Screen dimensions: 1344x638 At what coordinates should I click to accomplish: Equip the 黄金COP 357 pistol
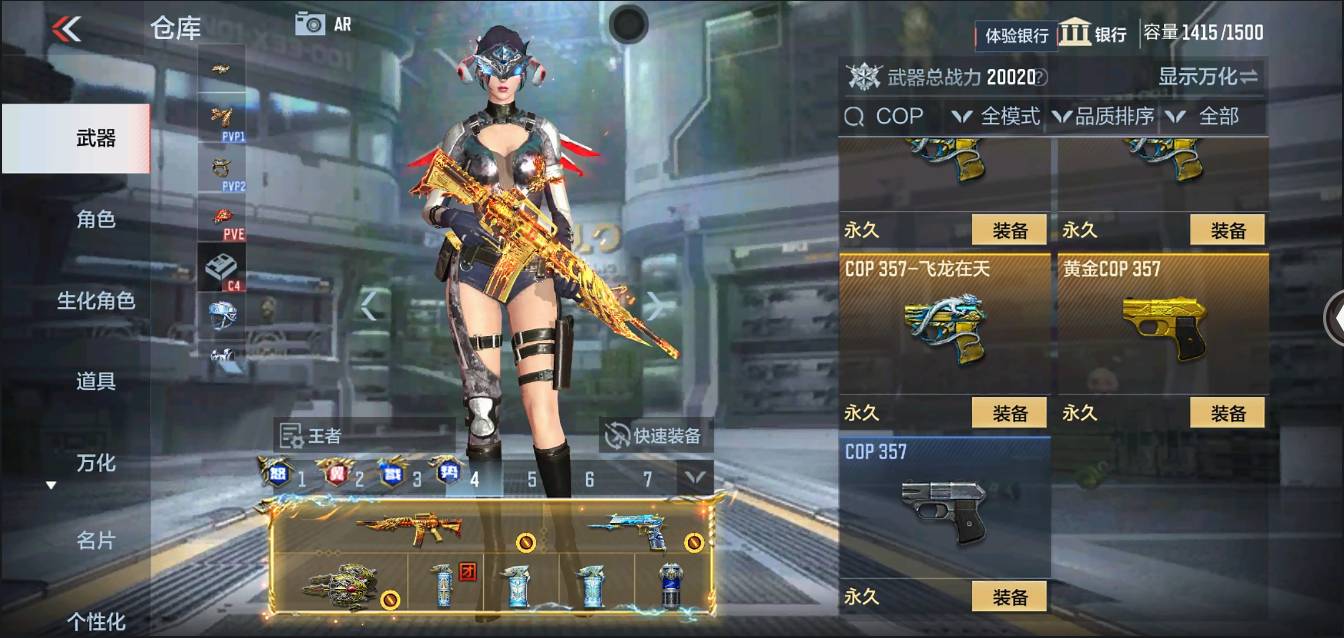1227,413
